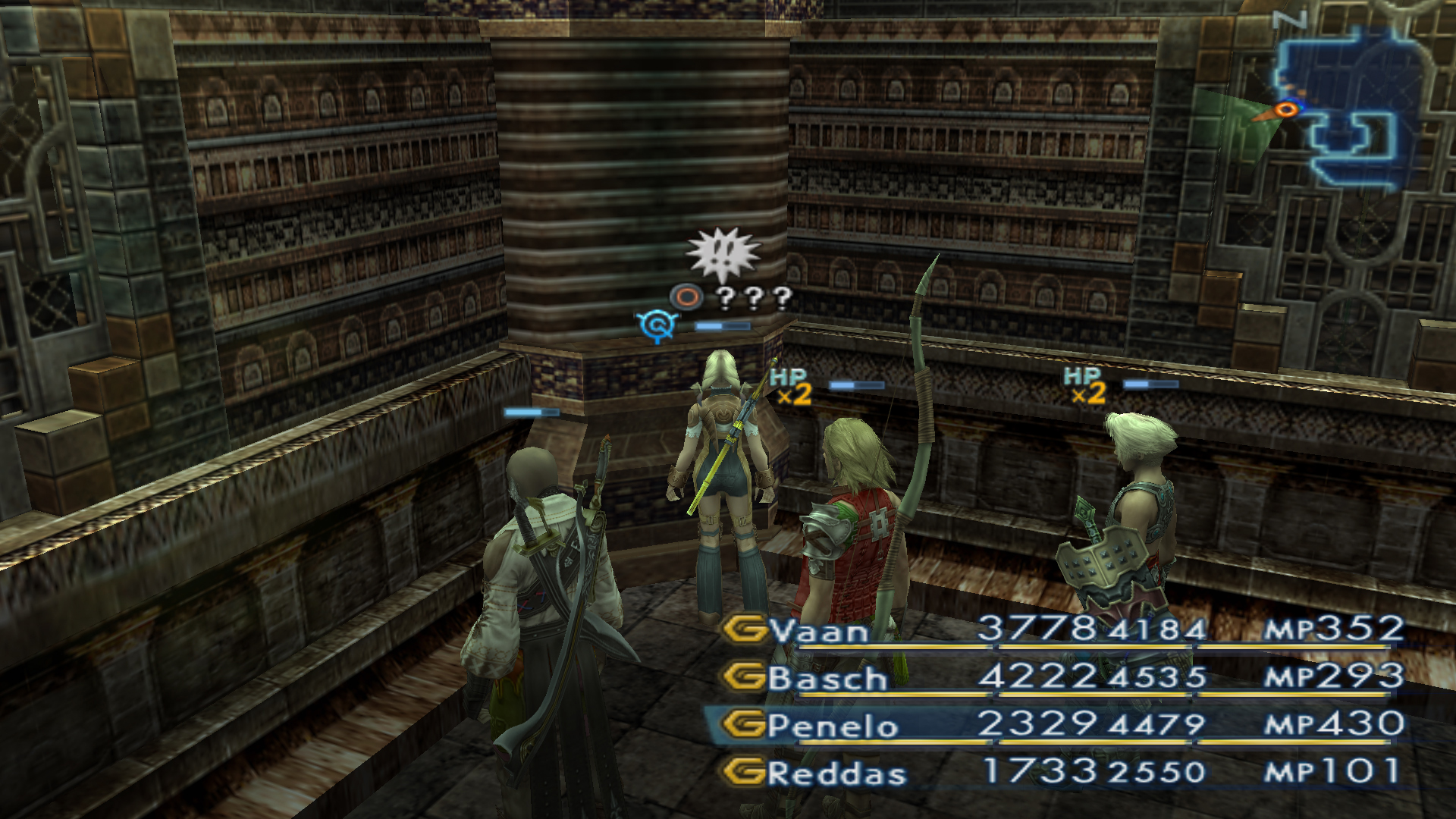Pick Reddas in the party list
This screenshot has height=819, width=1456.
point(836,773)
